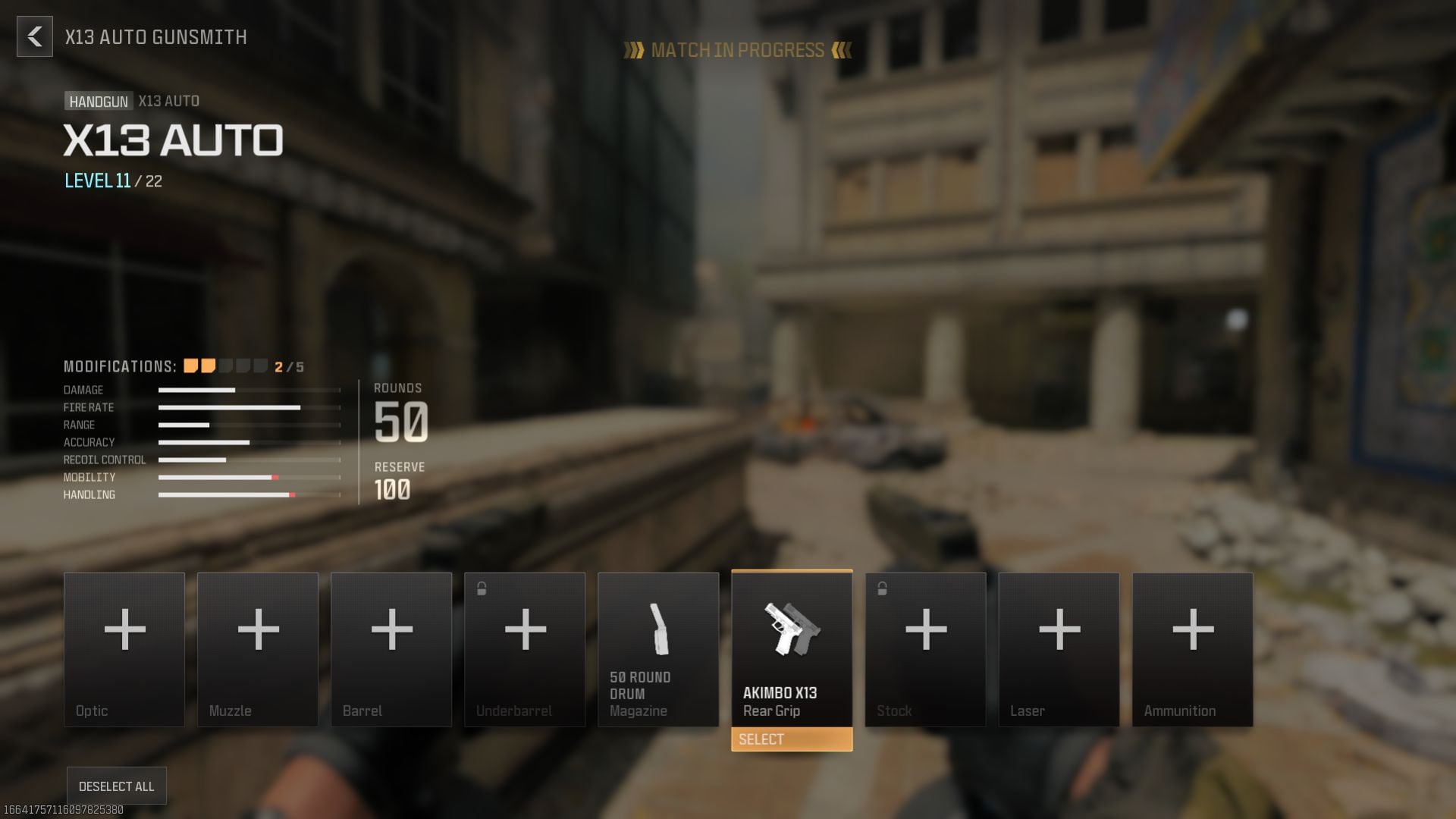1456x819 pixels.
Task: Click the X13 AUTO weapon name
Action: click(x=173, y=140)
